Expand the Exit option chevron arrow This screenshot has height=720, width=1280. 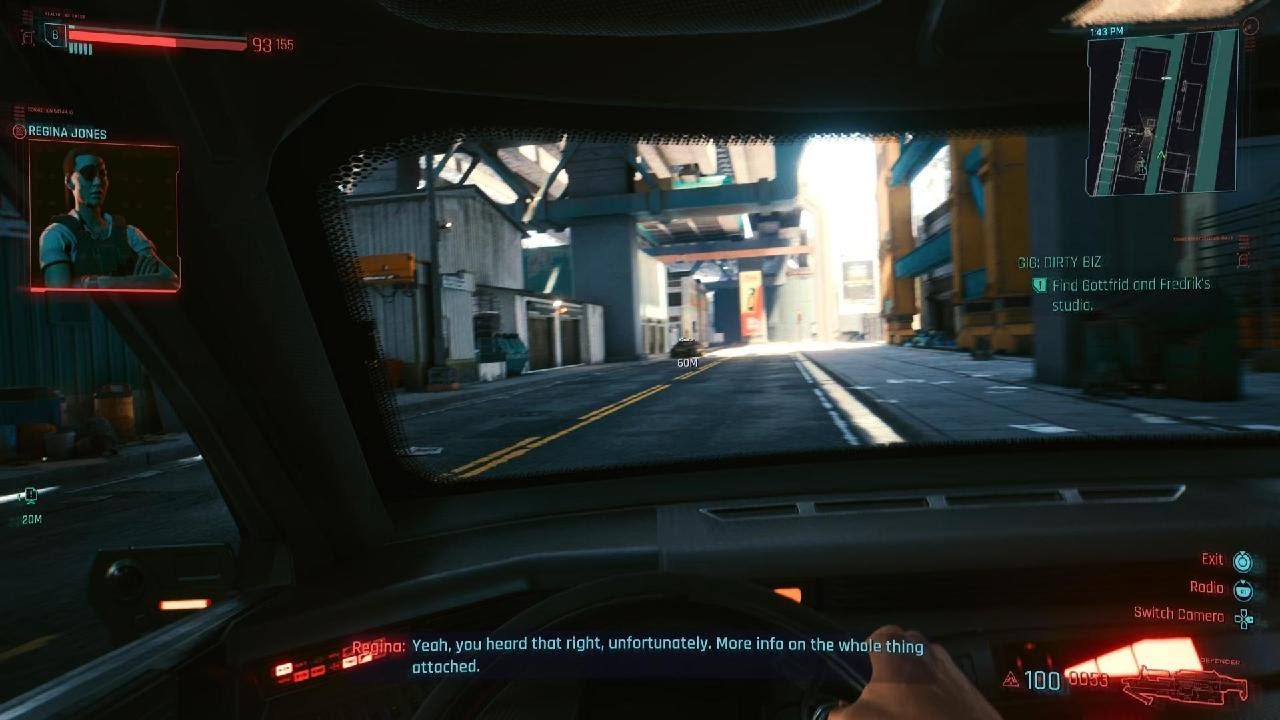pos(1244,553)
